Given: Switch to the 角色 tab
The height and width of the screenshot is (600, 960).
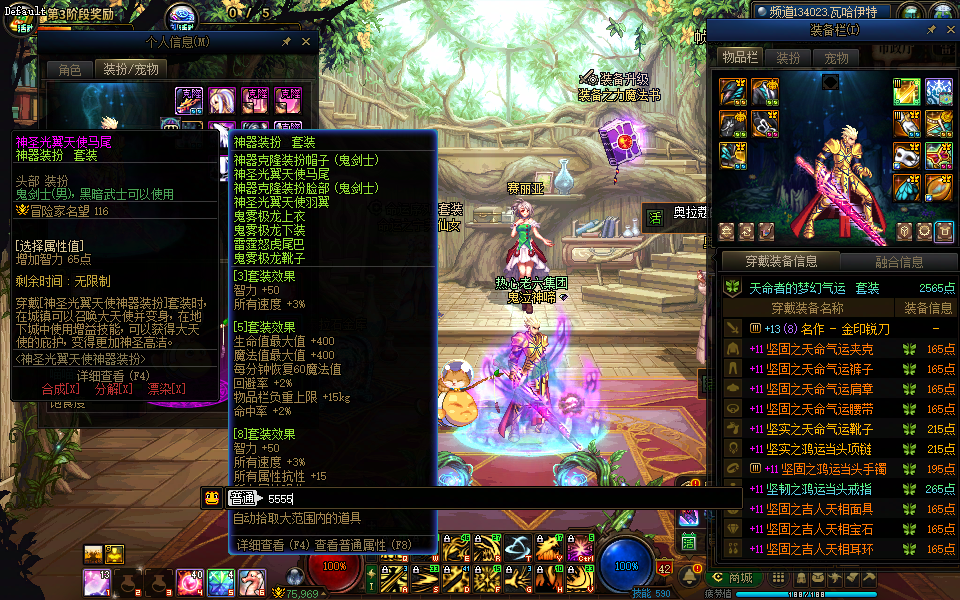Looking at the screenshot, I should click(70, 69).
